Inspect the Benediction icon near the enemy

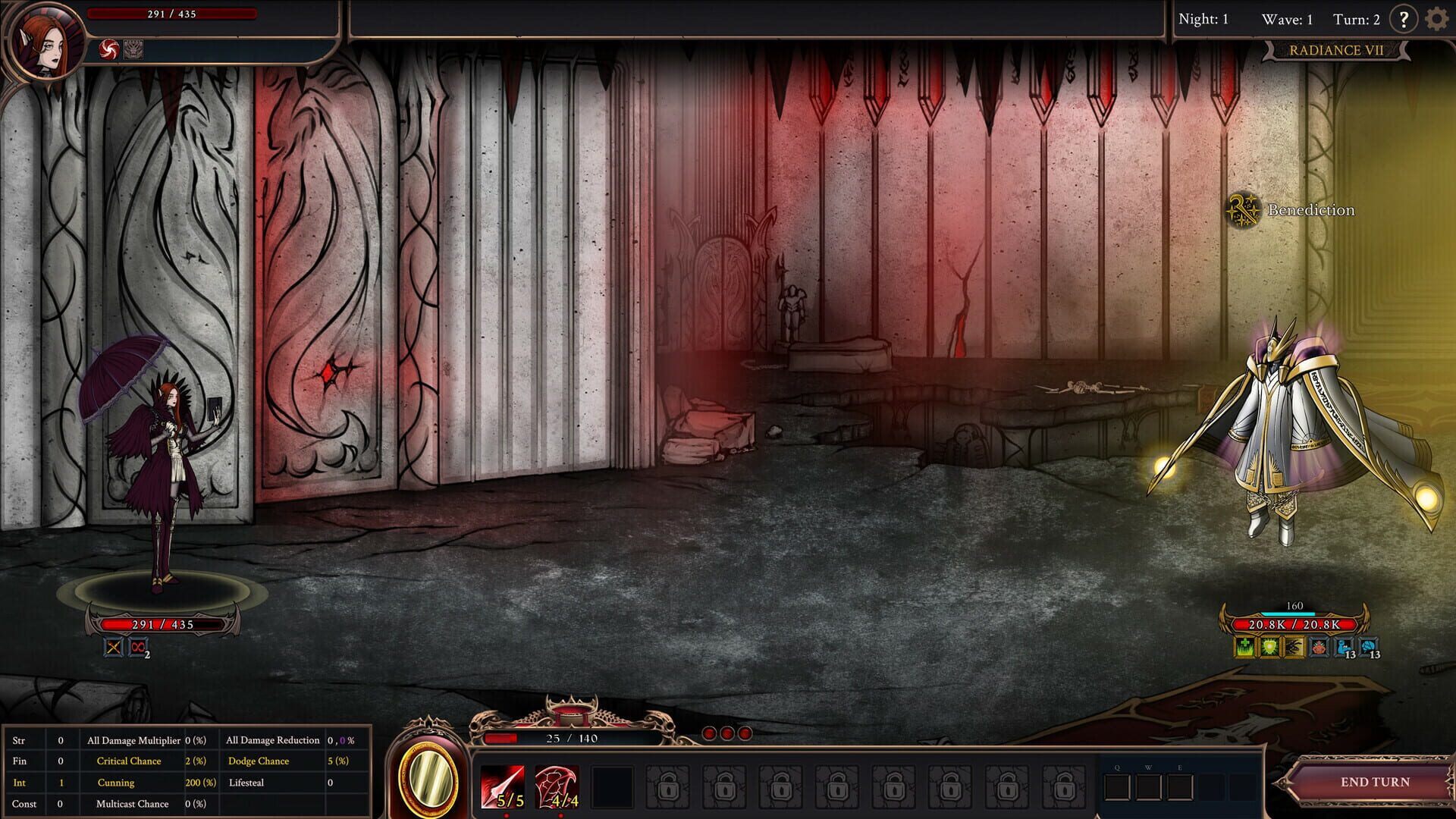point(1244,210)
